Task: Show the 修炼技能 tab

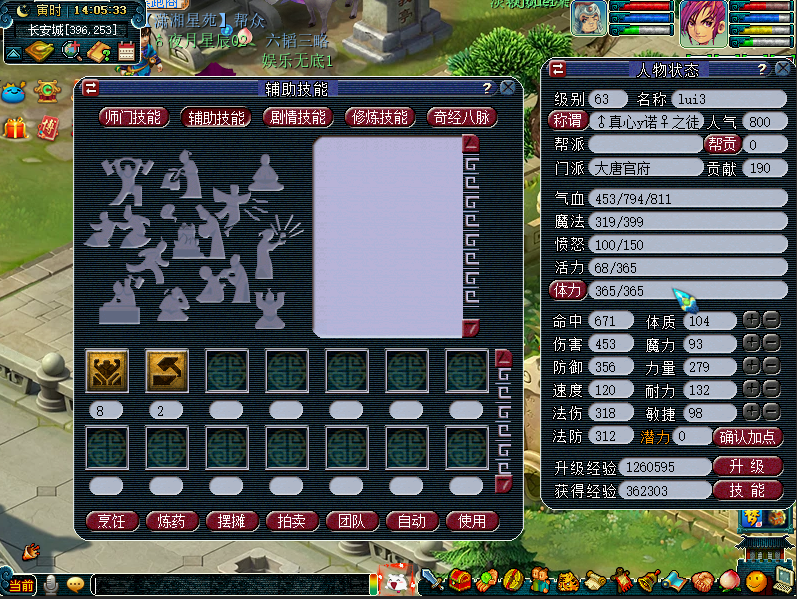Action: (380, 117)
